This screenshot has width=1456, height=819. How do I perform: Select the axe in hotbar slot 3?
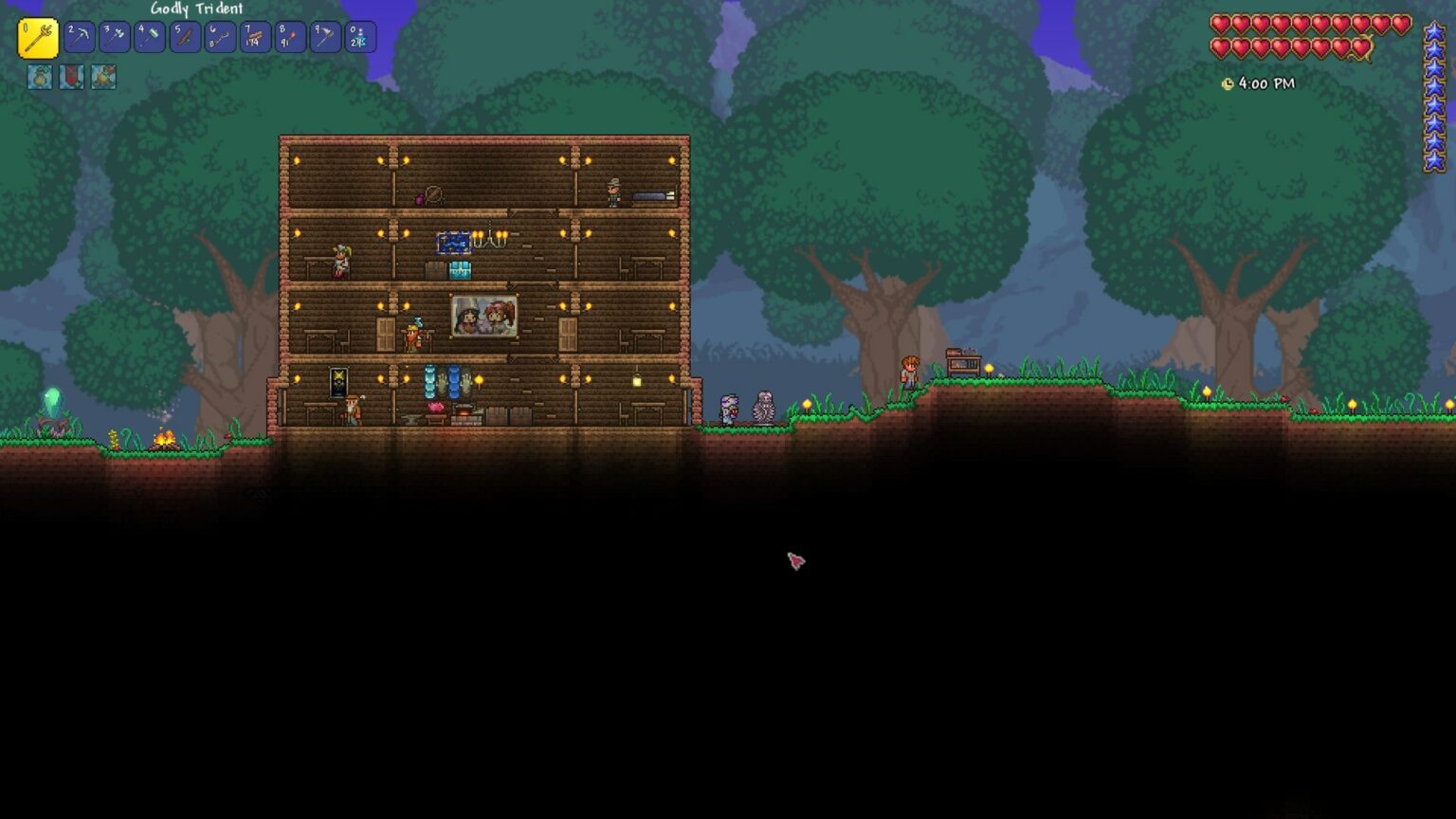pos(115,37)
